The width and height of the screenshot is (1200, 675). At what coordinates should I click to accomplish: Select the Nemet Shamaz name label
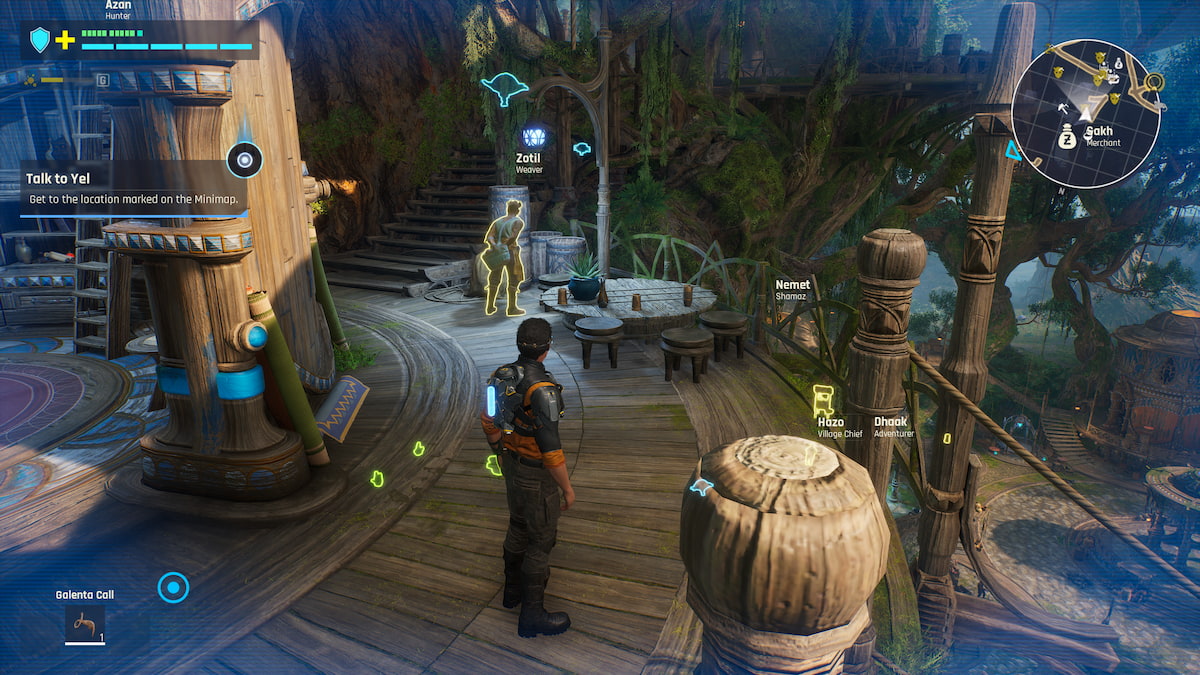coord(793,290)
